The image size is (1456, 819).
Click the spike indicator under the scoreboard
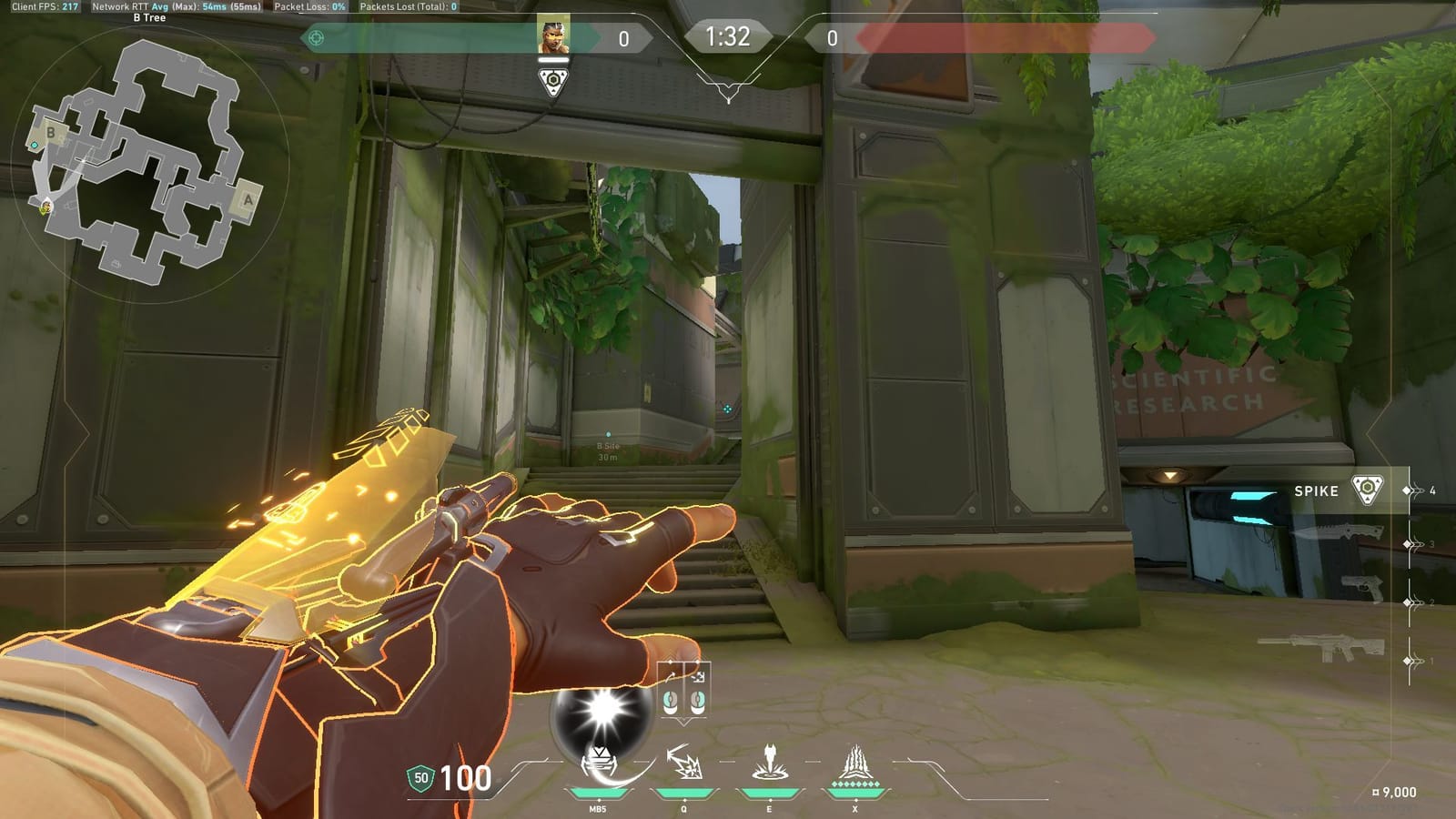coord(553,81)
